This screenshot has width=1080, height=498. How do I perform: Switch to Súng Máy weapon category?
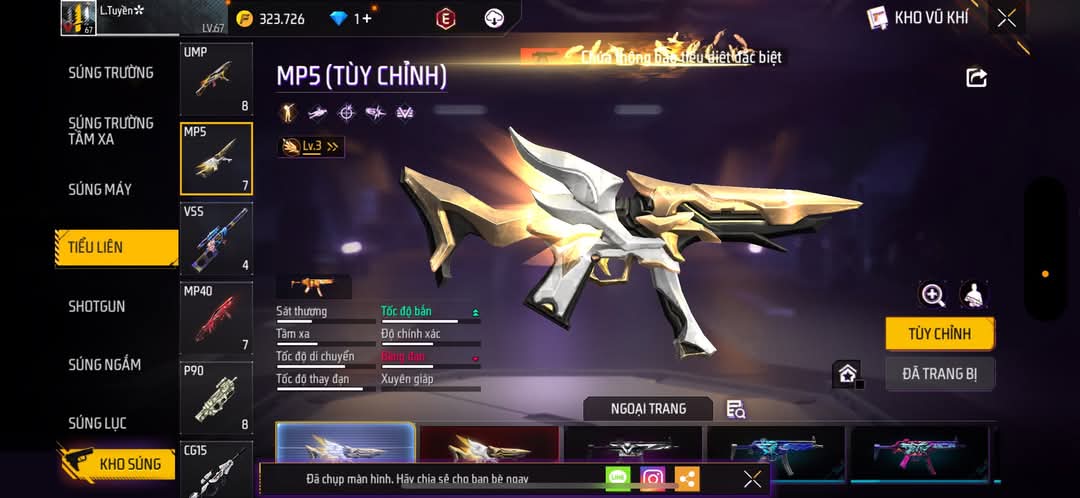(100, 189)
